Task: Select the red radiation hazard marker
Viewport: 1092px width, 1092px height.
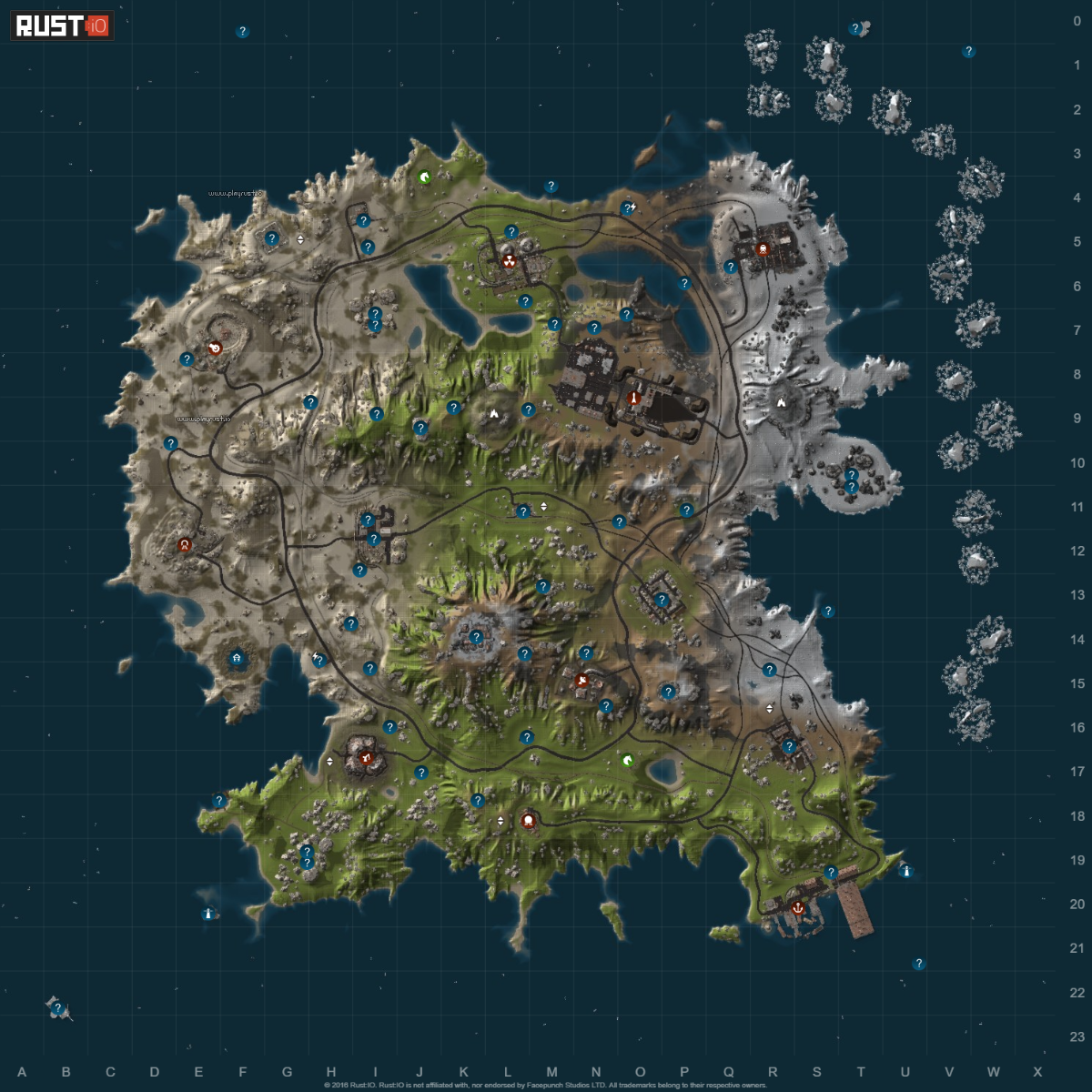Action: point(509,260)
